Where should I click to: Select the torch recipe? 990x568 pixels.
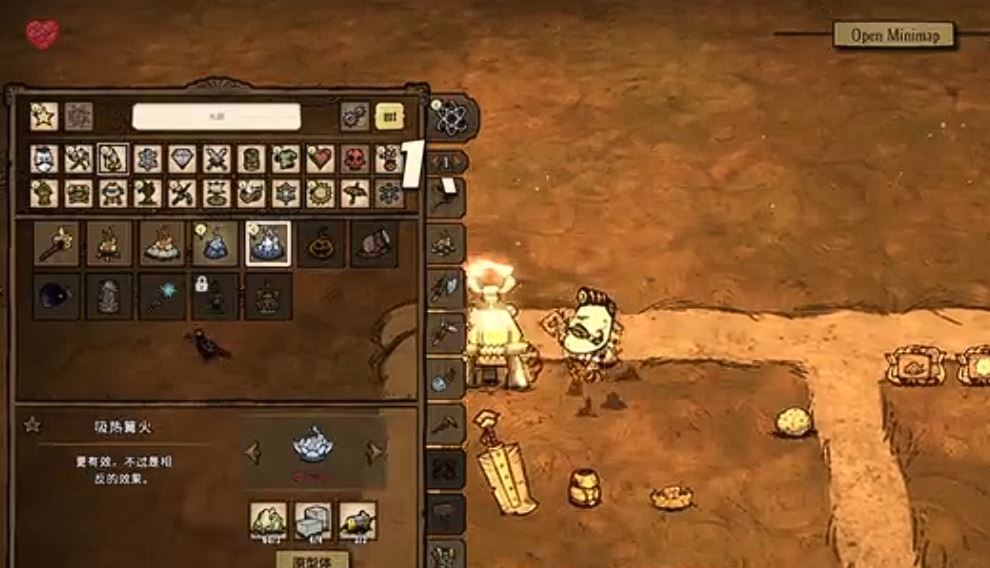click(56, 243)
